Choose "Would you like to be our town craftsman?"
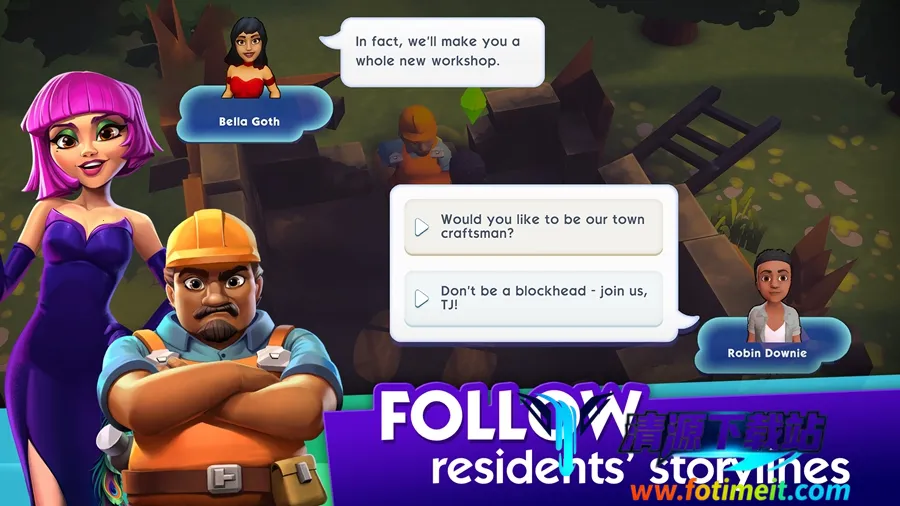This screenshot has width=900, height=506. point(533,227)
